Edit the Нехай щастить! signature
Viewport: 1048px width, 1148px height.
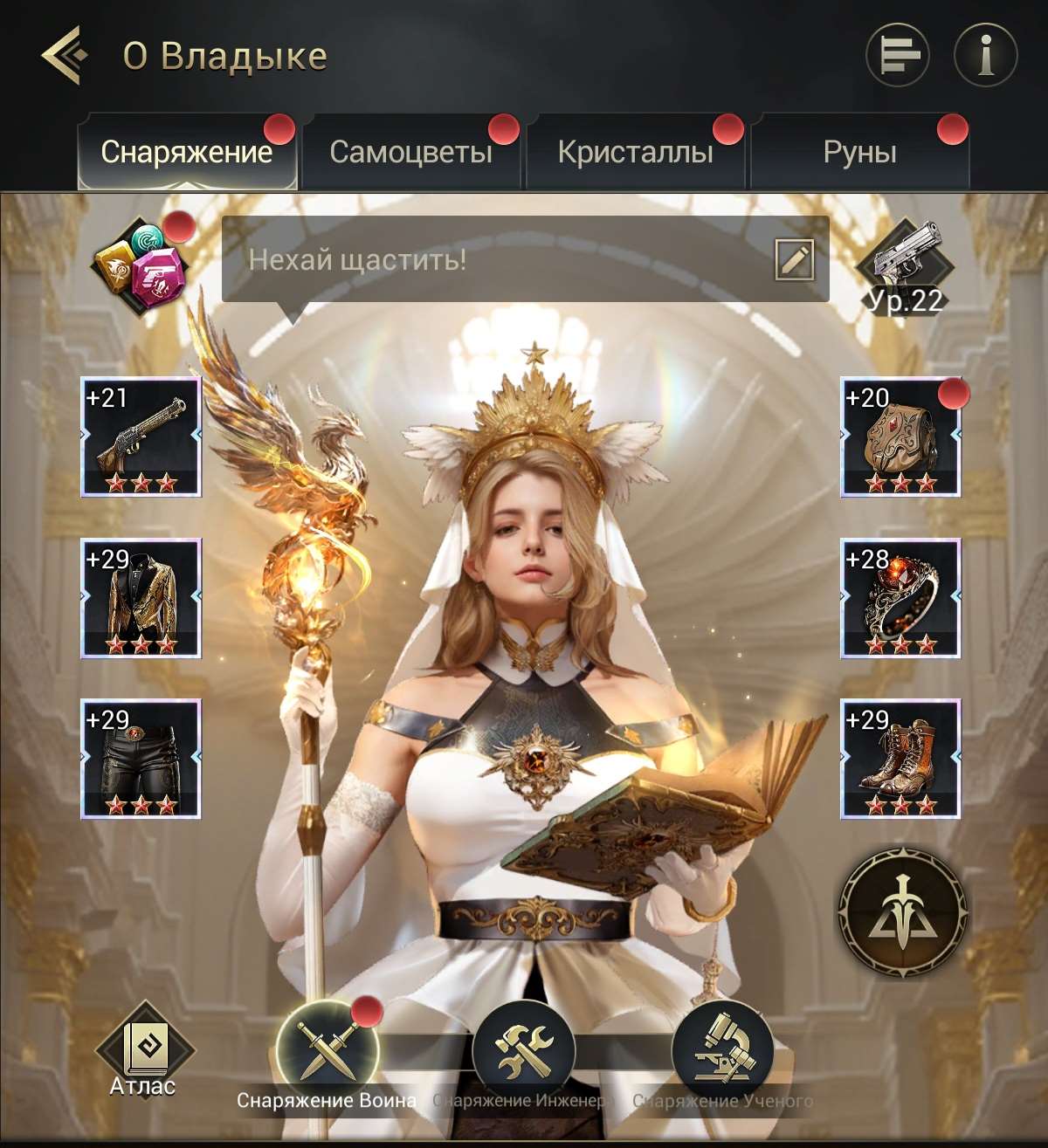795,259
